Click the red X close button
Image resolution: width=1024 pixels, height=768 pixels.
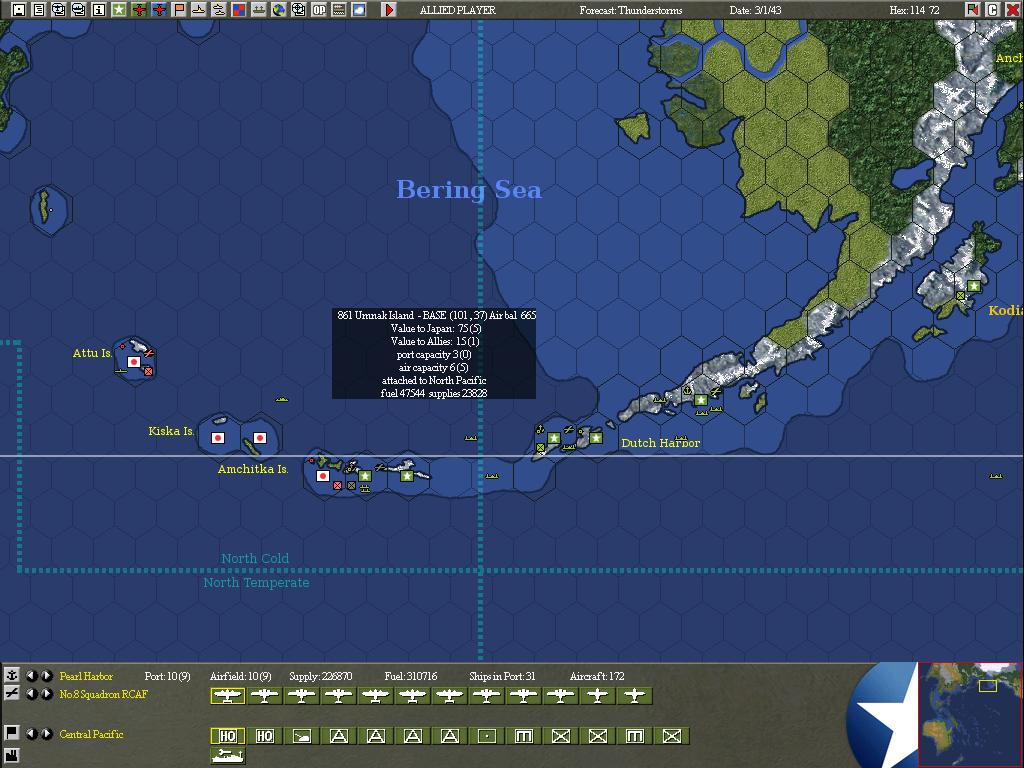pyautogui.click(x=1012, y=10)
